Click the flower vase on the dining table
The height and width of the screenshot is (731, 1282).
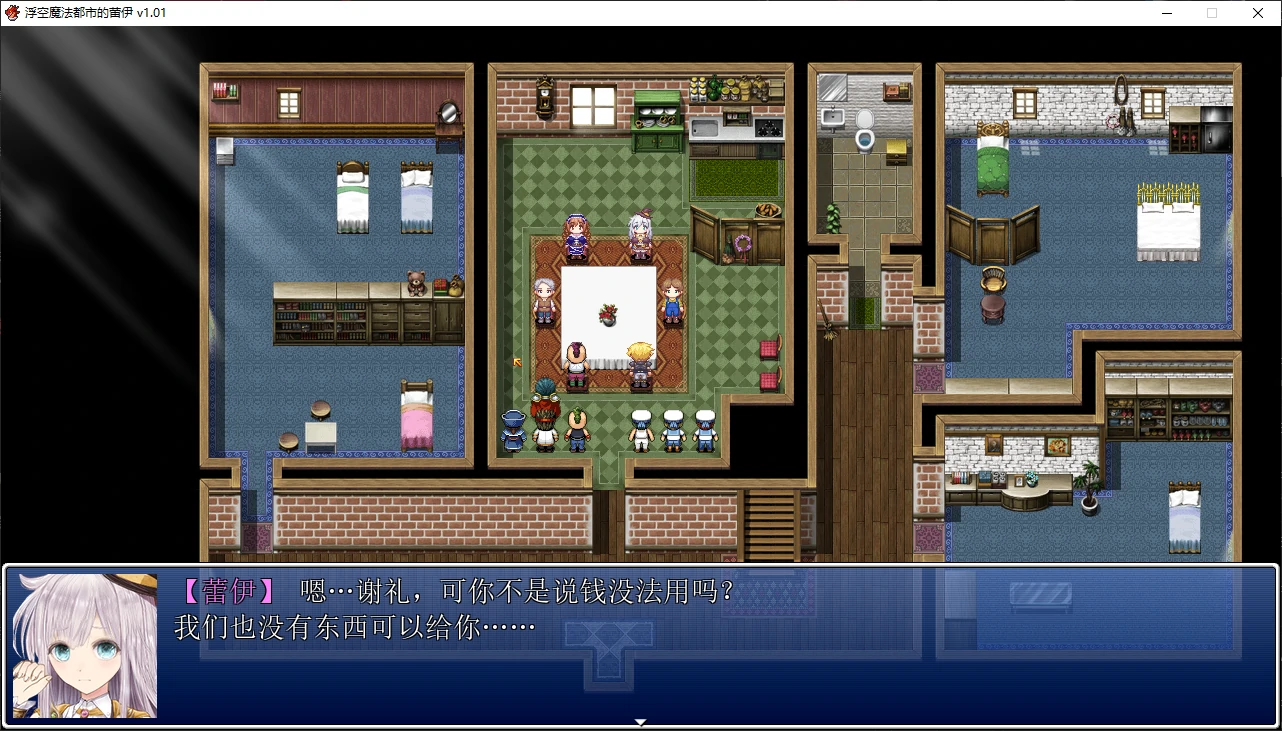tap(608, 315)
